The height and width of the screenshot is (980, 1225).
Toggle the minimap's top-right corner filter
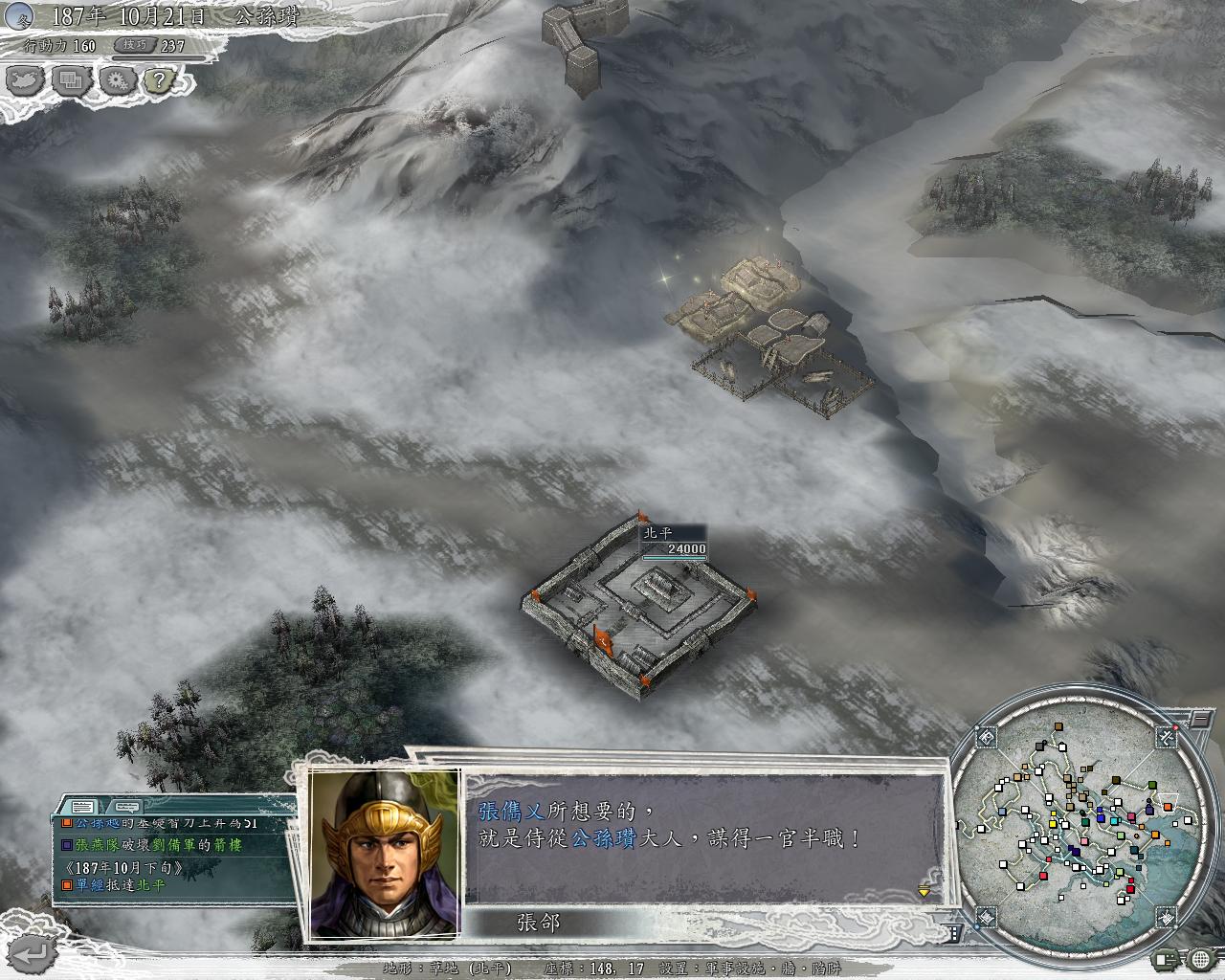coord(1167,737)
